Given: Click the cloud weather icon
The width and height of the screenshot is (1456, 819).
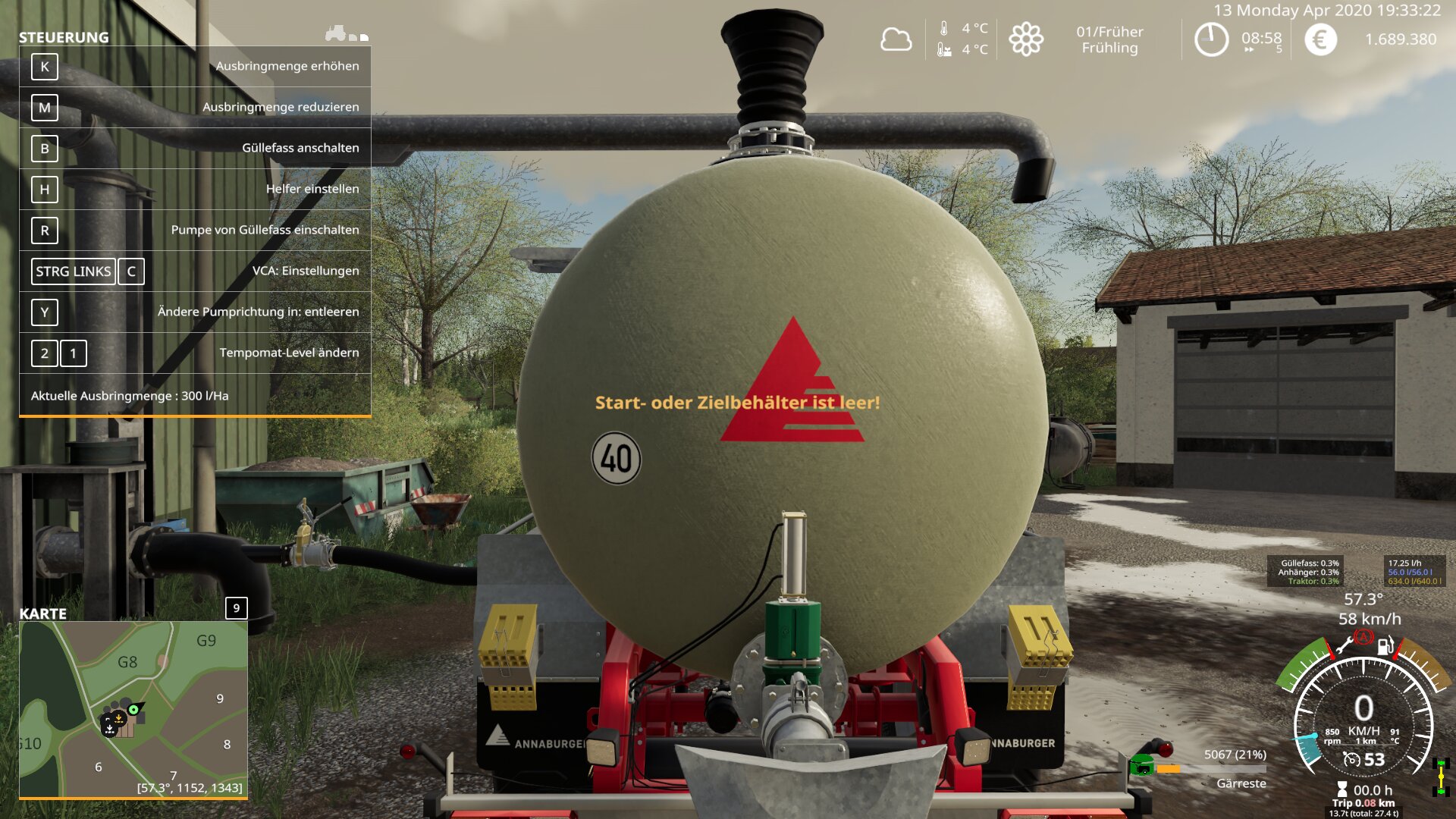Looking at the screenshot, I should coord(896,39).
